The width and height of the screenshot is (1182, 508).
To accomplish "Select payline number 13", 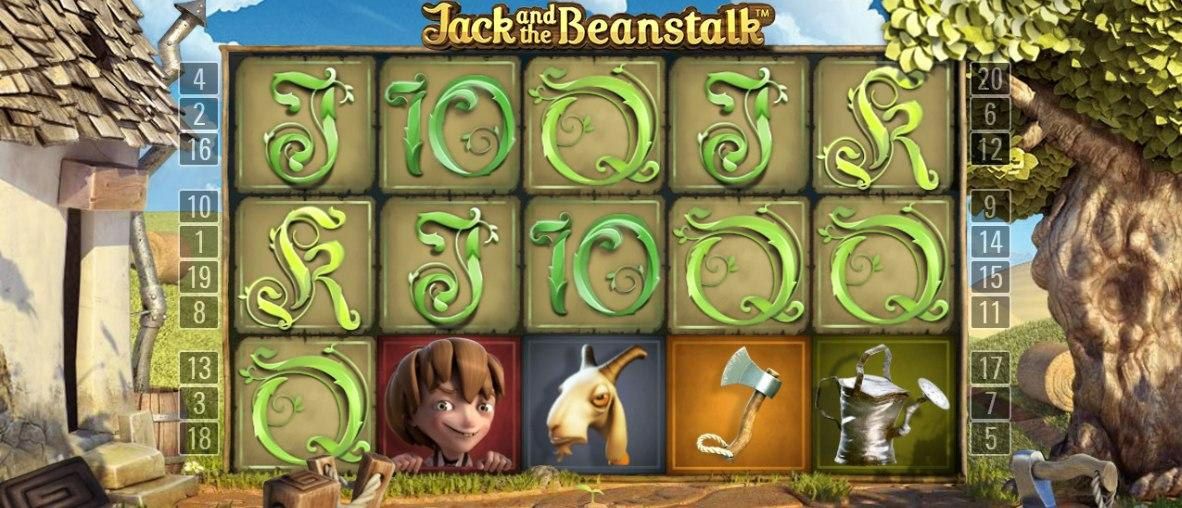I will [x=200, y=368].
